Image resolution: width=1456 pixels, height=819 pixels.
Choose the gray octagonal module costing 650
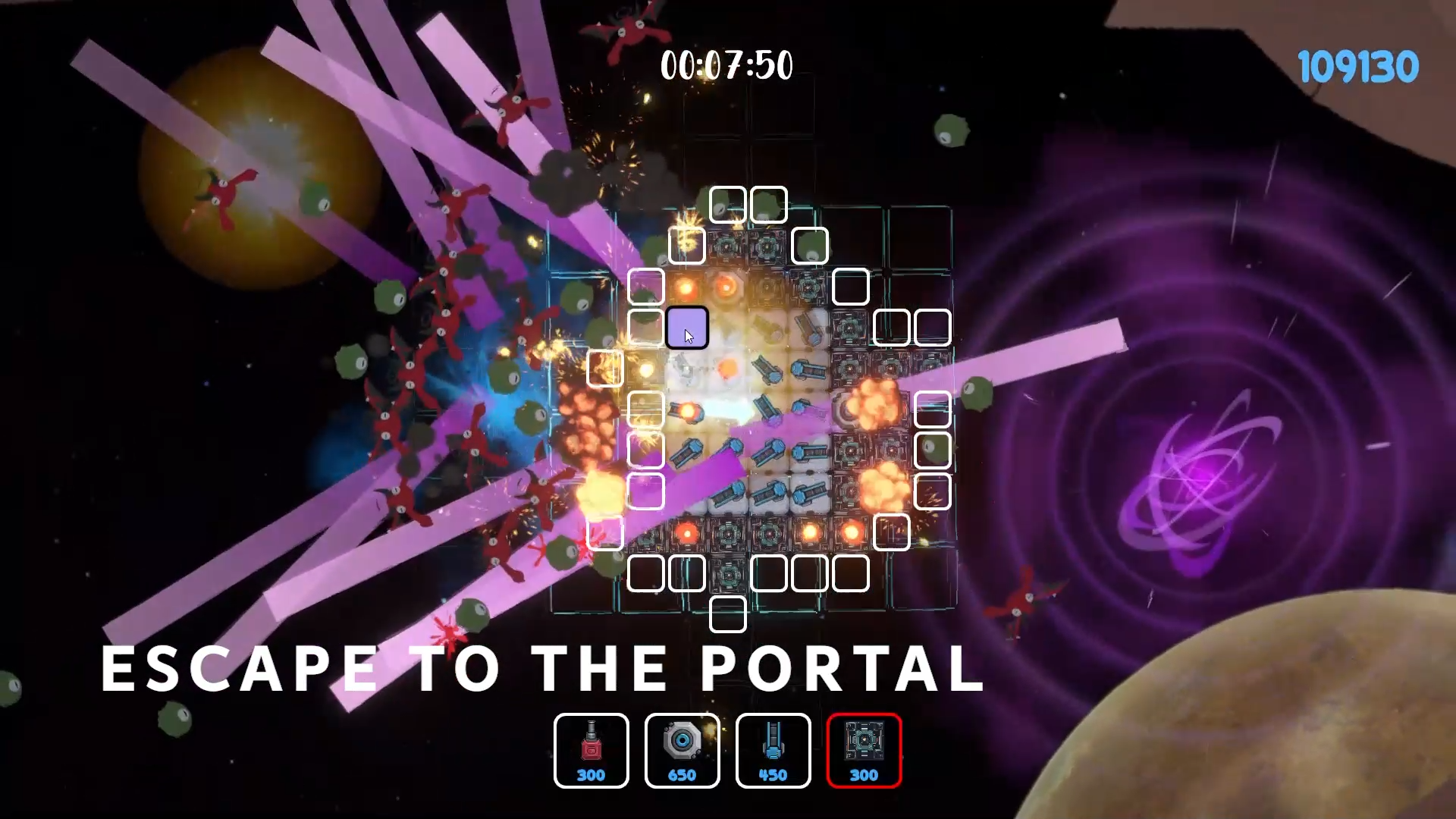click(682, 750)
